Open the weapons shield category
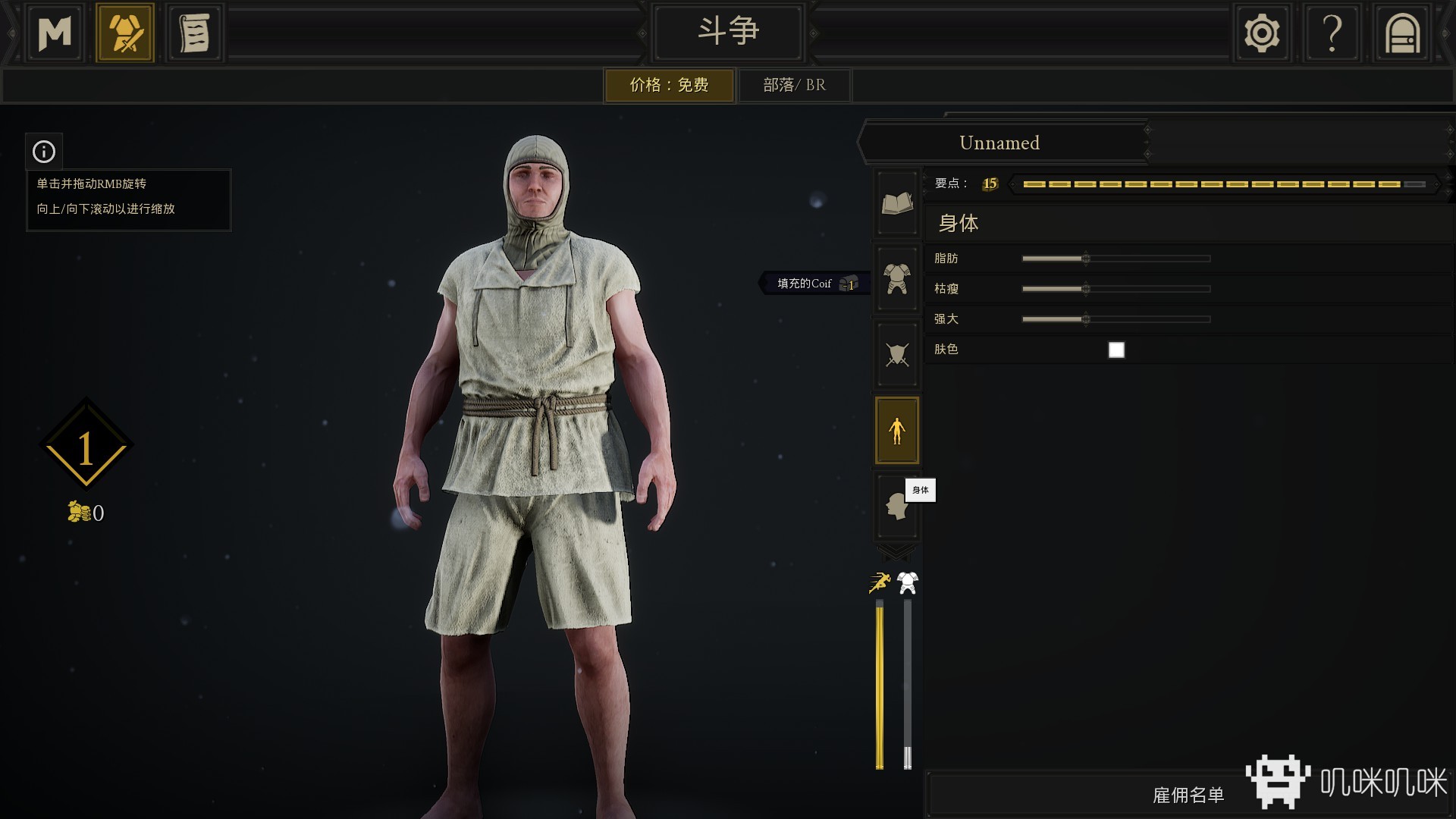Viewport: 1456px width, 819px height. click(x=897, y=353)
